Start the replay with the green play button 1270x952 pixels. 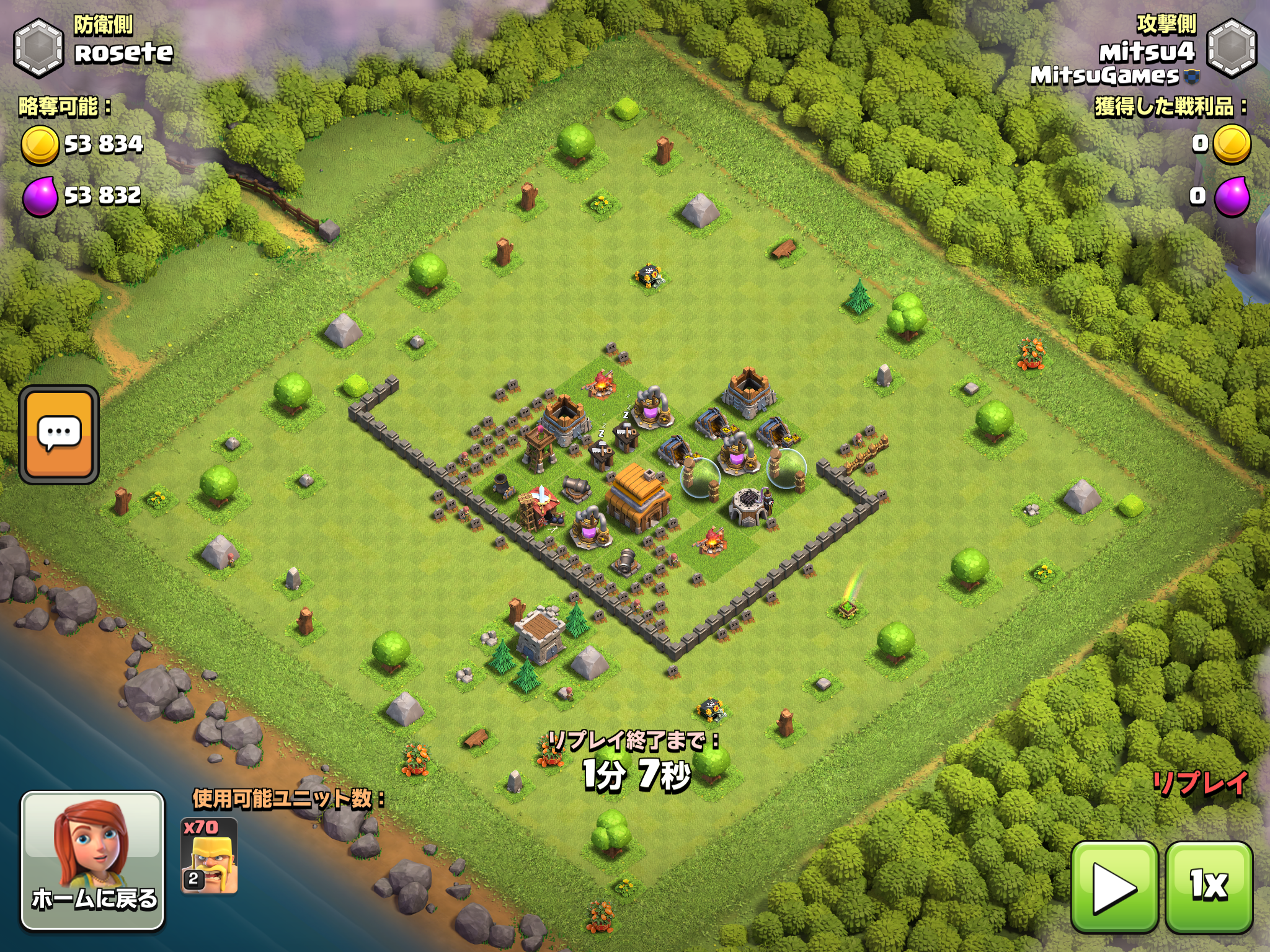[1114, 886]
